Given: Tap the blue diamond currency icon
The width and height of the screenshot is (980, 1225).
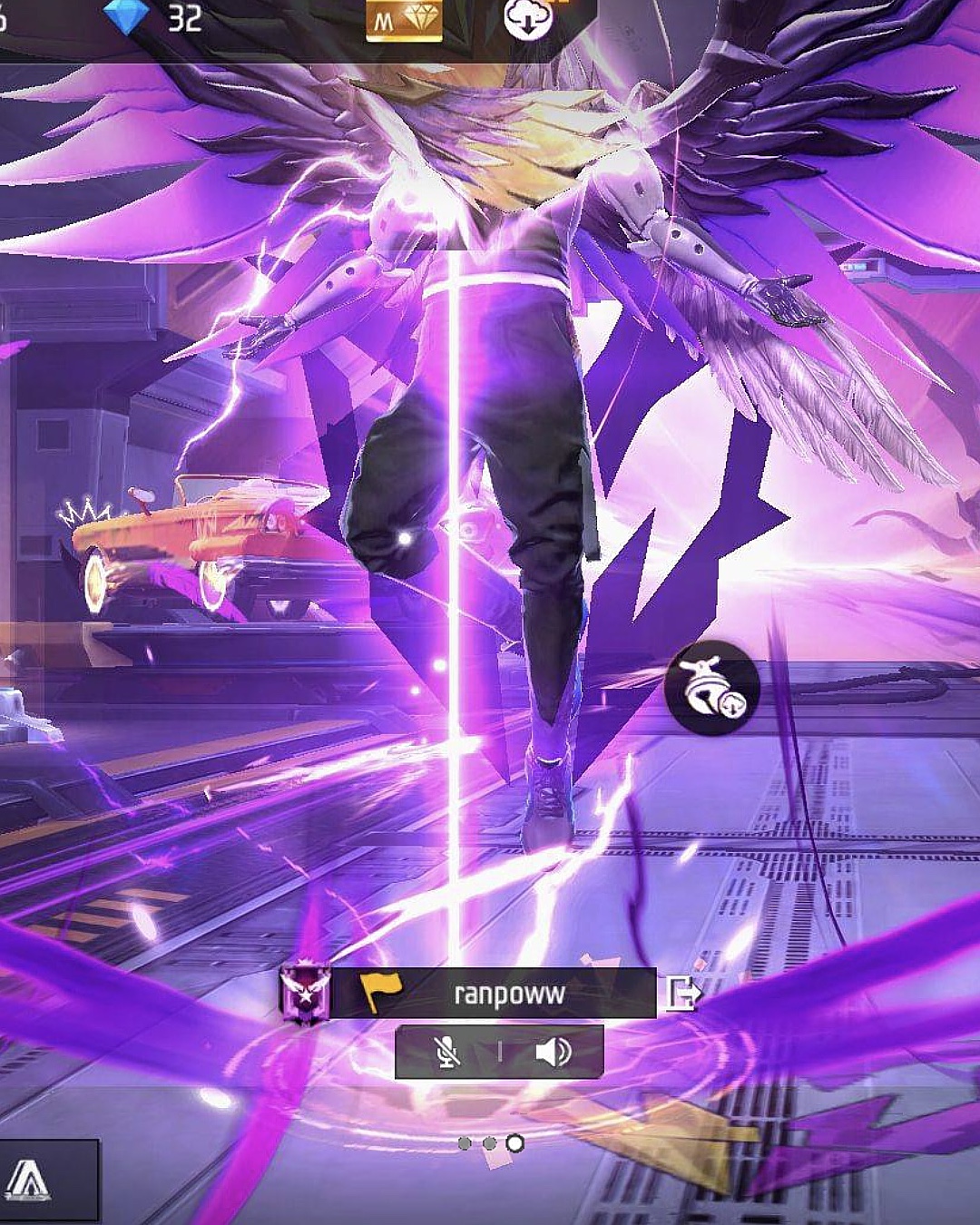Looking at the screenshot, I should coord(125,16).
